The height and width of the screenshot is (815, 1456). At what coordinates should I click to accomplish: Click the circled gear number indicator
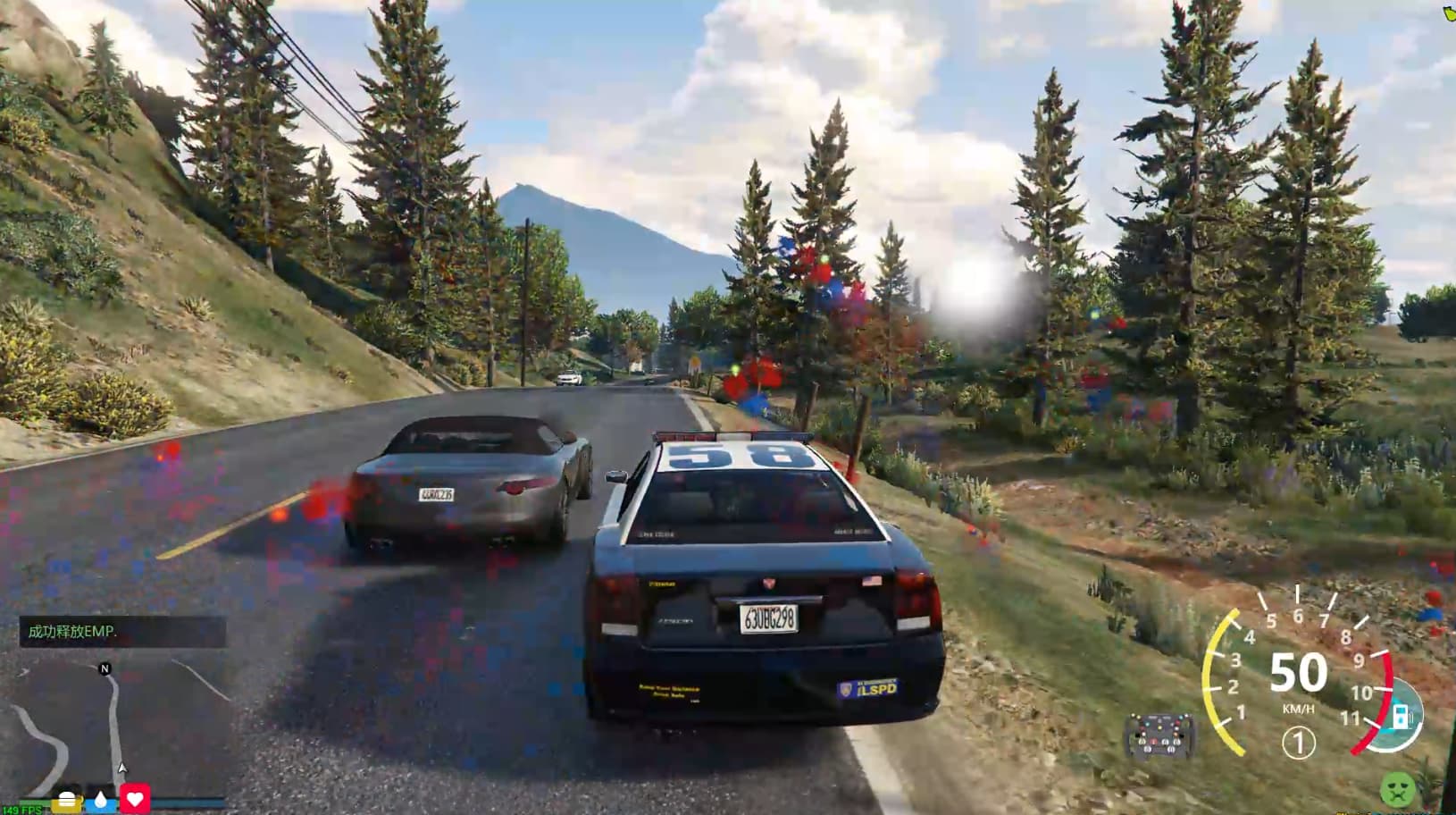pyautogui.click(x=1298, y=743)
